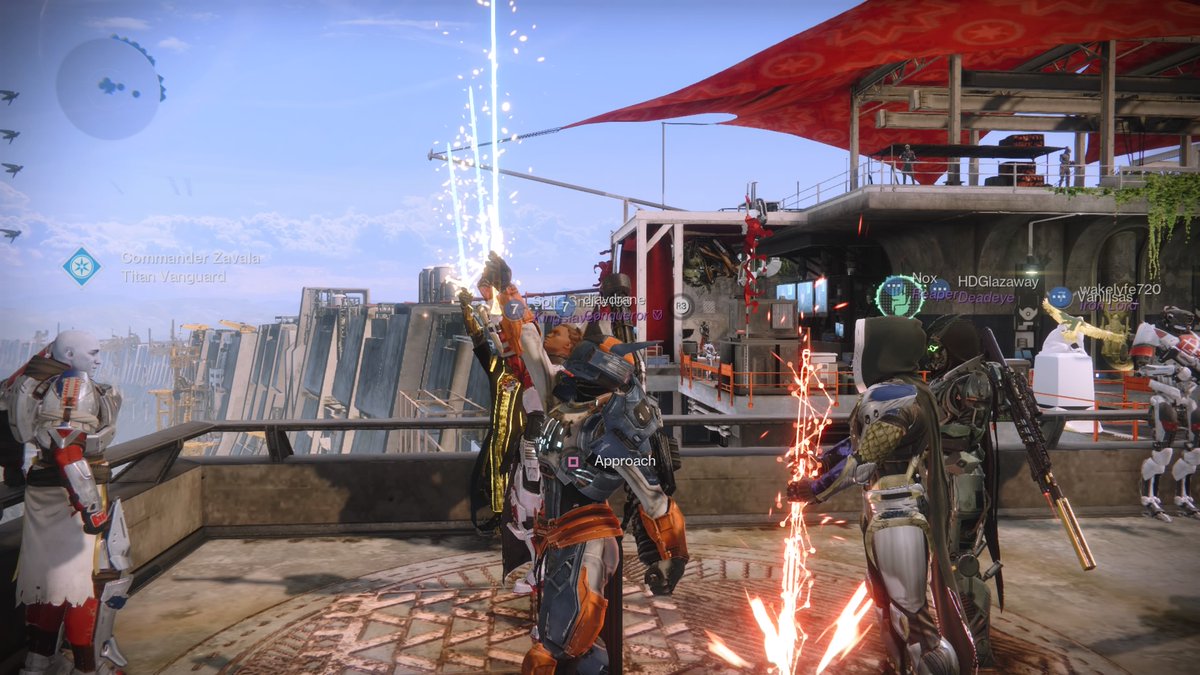
Task: Select the wakelyfe720 player nameplate
Action: point(1120,289)
